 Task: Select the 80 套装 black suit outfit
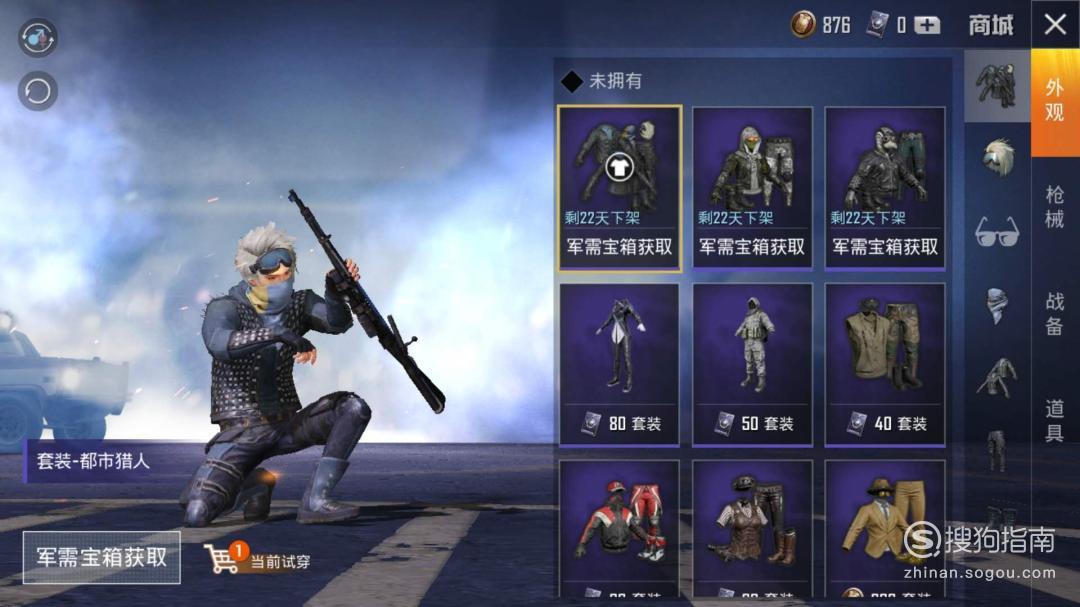click(619, 364)
